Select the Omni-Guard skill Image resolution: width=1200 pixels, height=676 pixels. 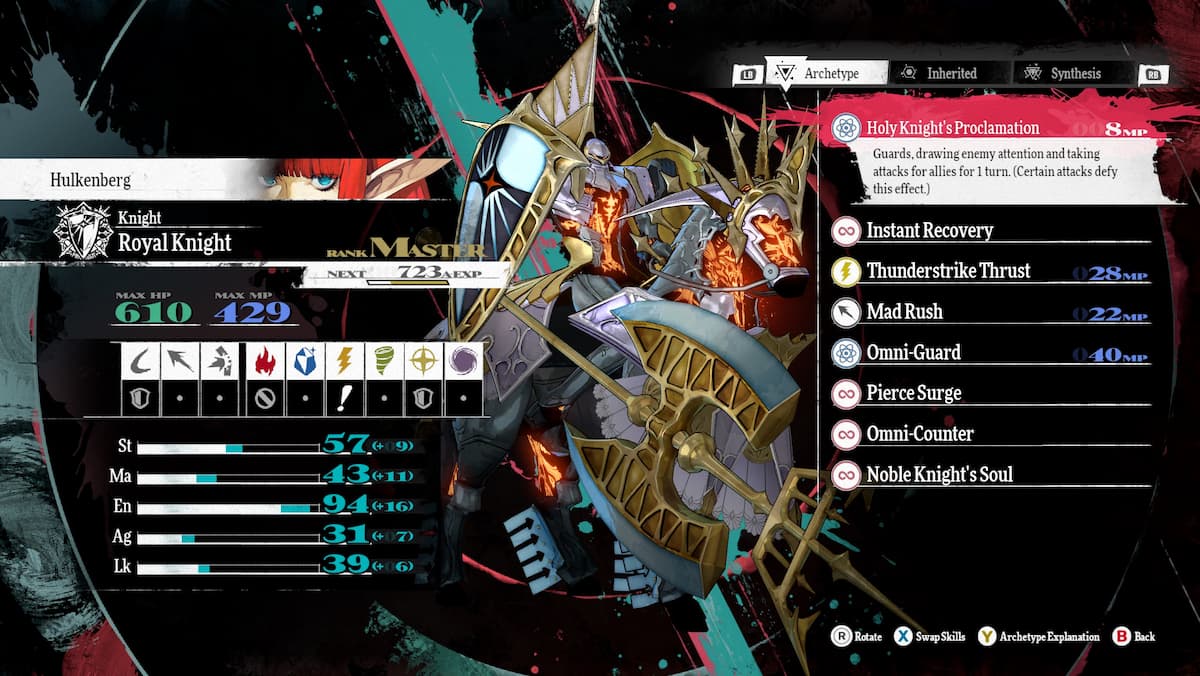point(913,353)
